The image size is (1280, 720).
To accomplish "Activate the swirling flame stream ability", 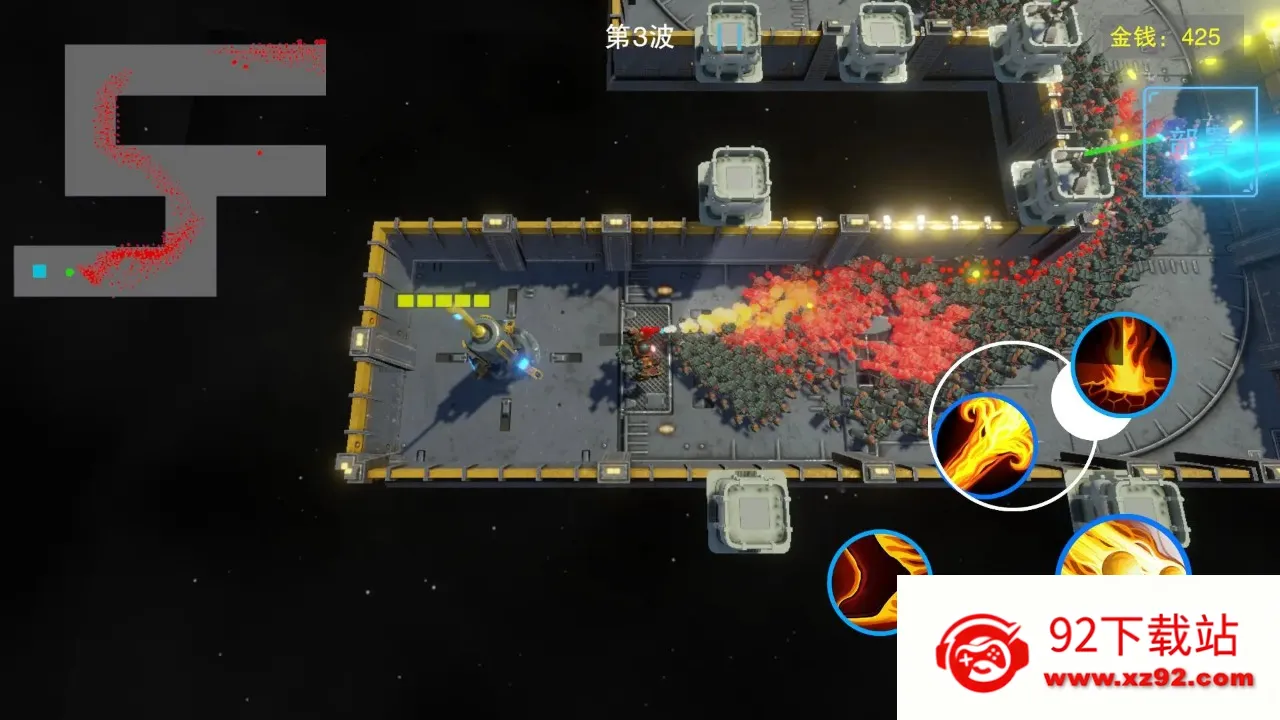I will click(x=983, y=445).
